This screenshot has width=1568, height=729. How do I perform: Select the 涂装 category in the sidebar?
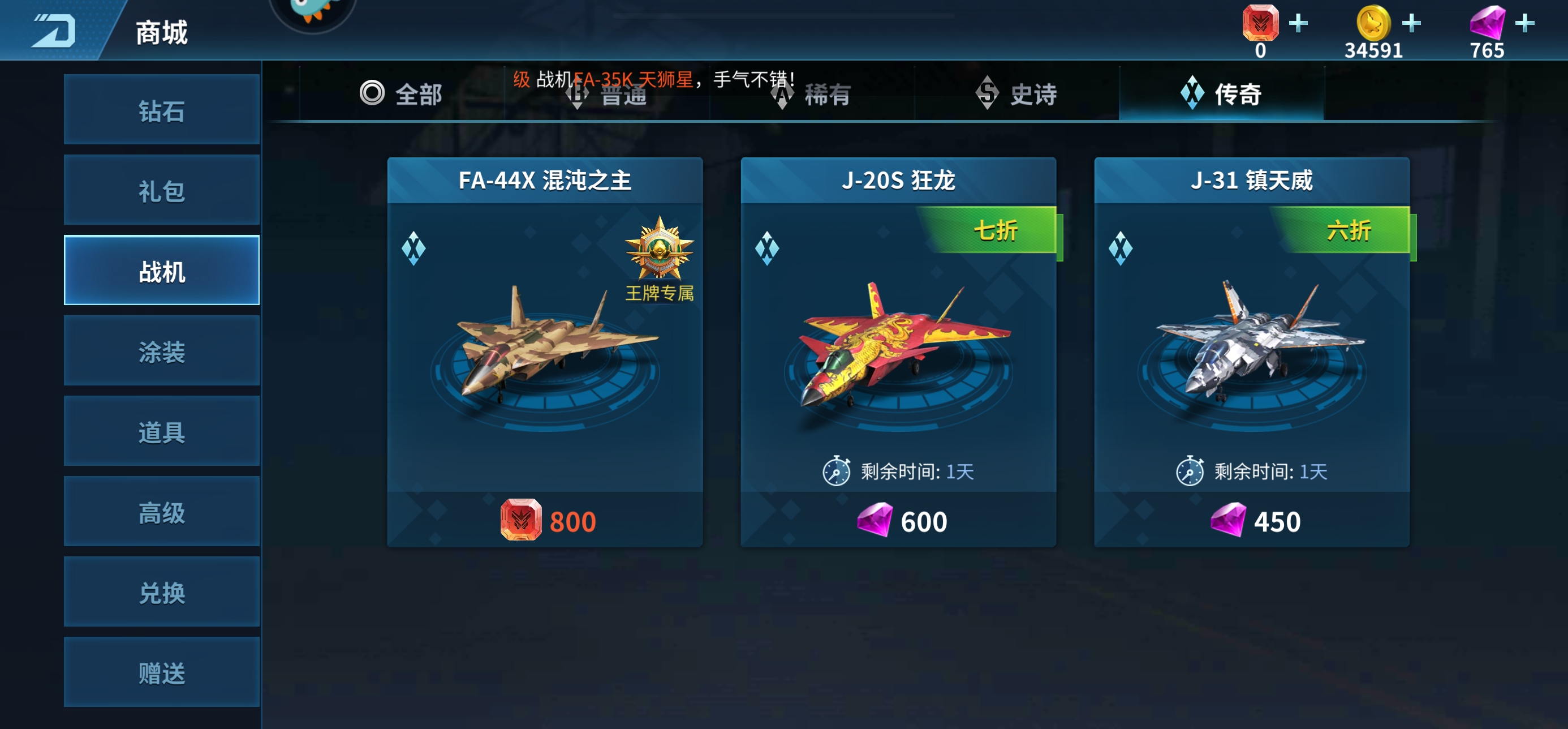[161, 350]
